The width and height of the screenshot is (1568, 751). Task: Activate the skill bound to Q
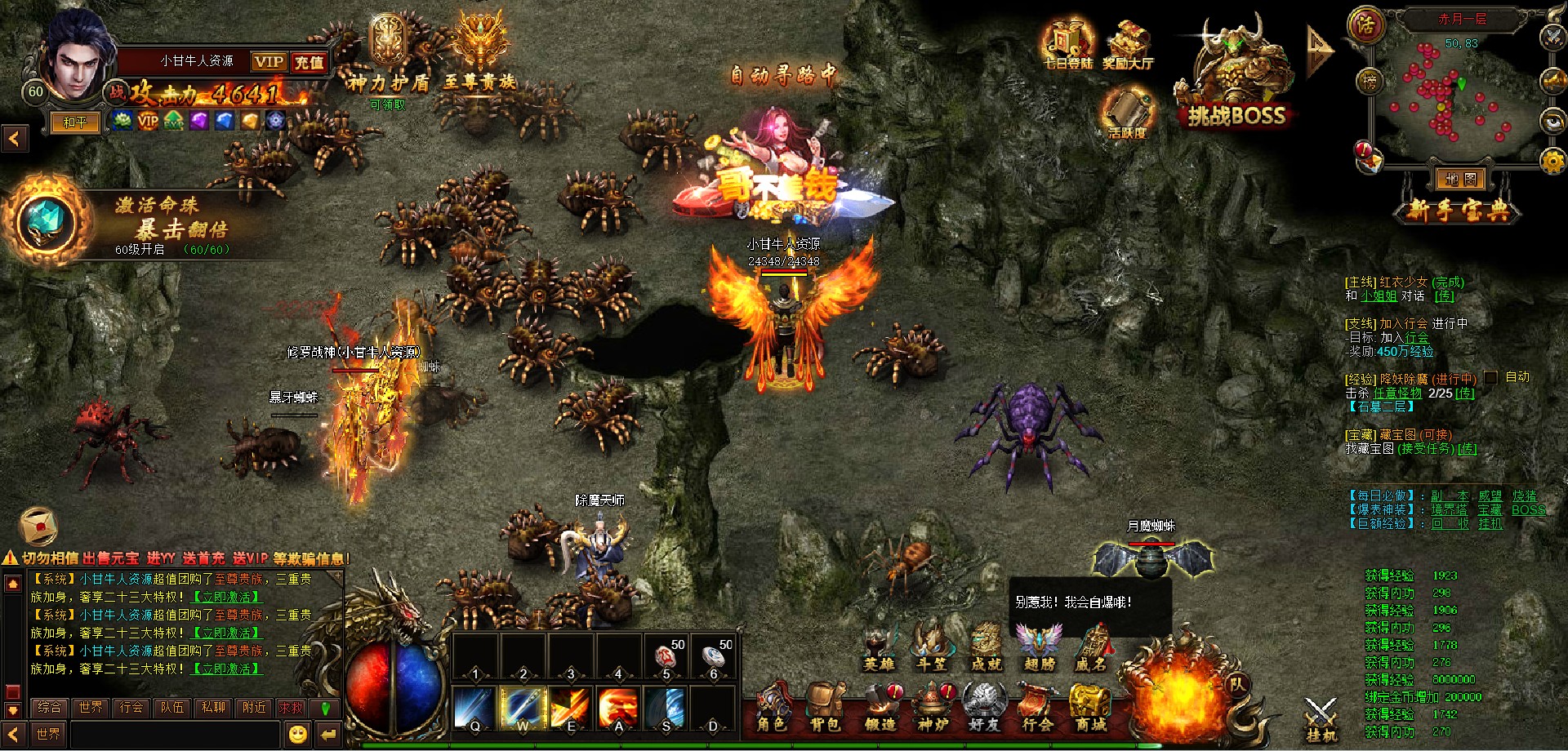474,707
